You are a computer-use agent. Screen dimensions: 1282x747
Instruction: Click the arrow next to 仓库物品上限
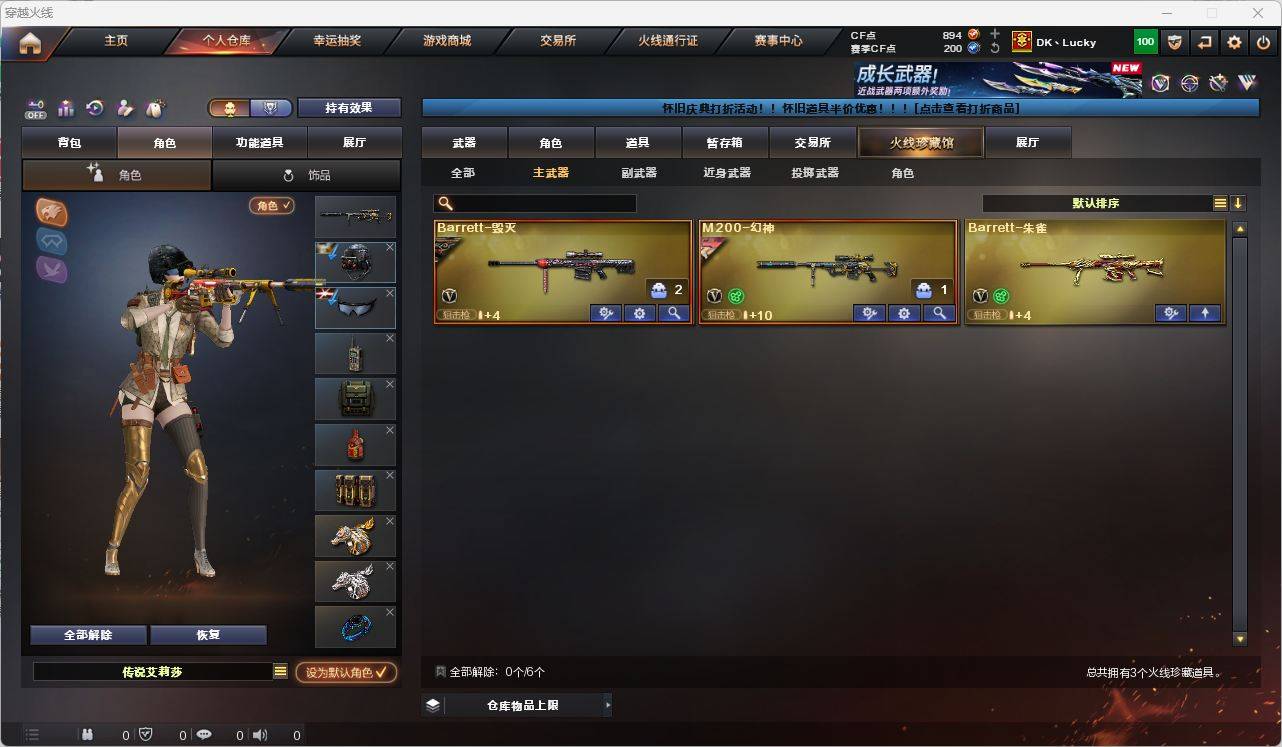[x=607, y=704]
